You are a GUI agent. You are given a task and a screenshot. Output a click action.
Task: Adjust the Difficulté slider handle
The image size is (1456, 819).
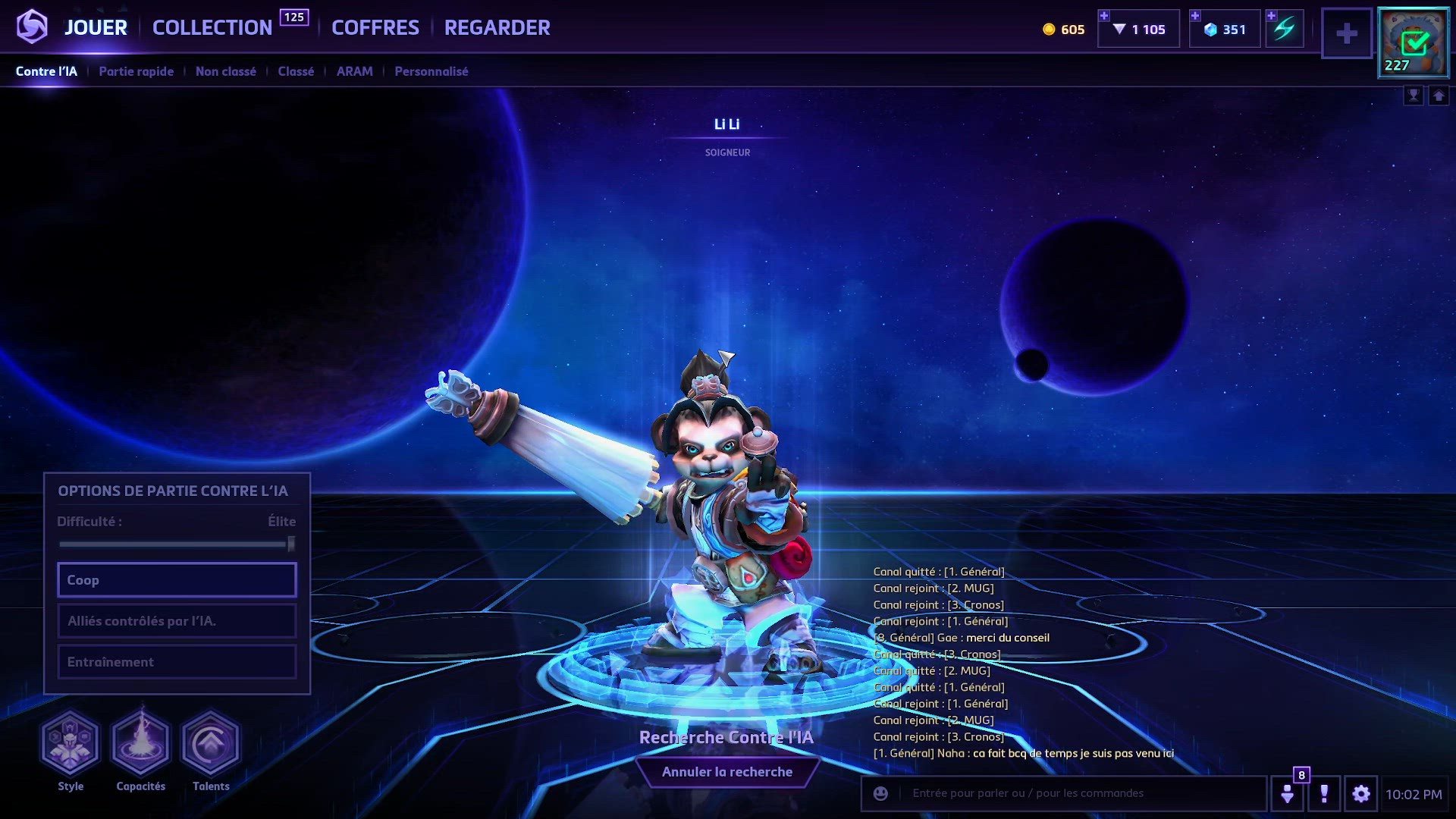click(x=291, y=544)
